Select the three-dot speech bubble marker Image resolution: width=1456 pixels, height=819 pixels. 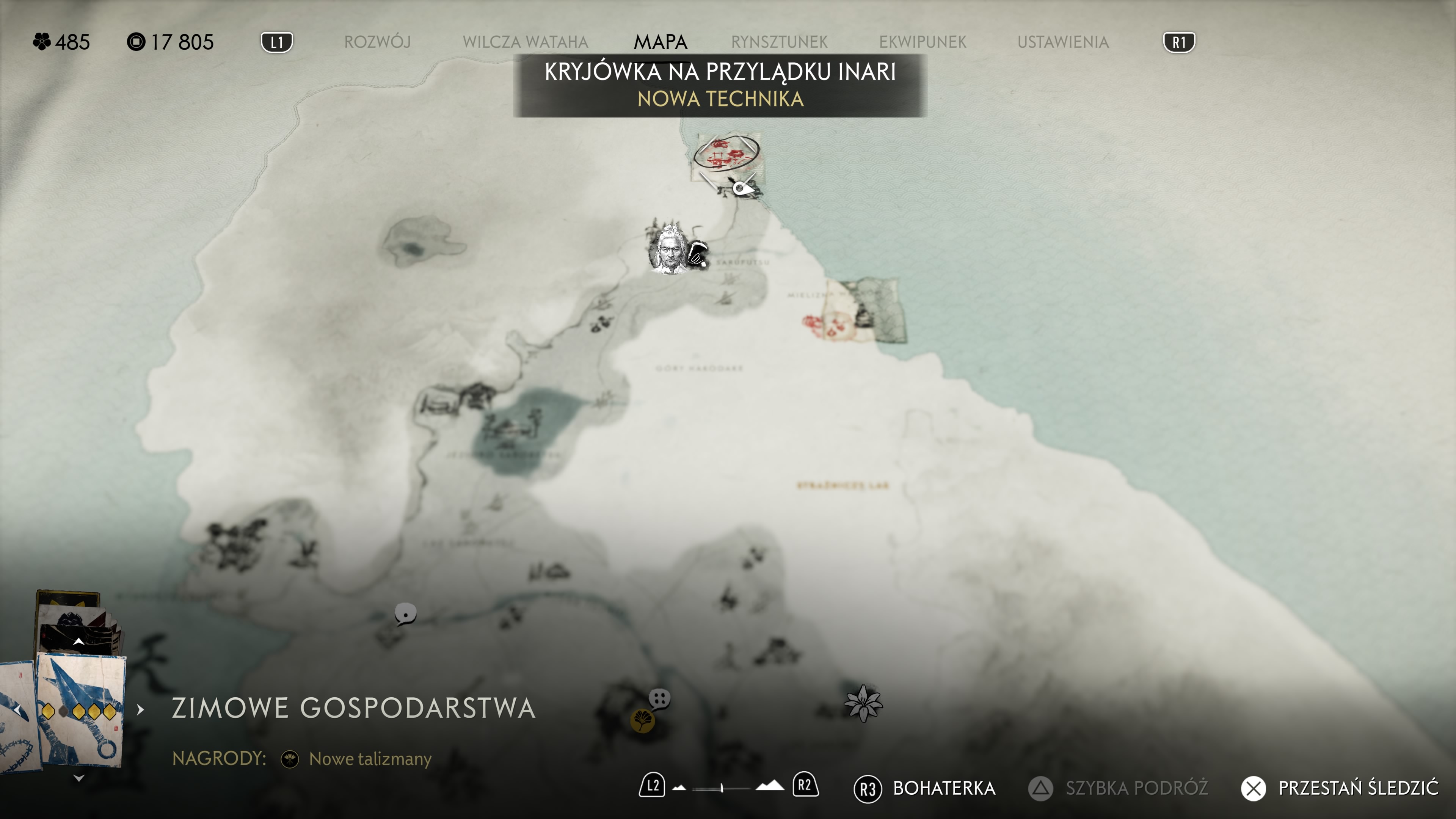click(x=659, y=698)
